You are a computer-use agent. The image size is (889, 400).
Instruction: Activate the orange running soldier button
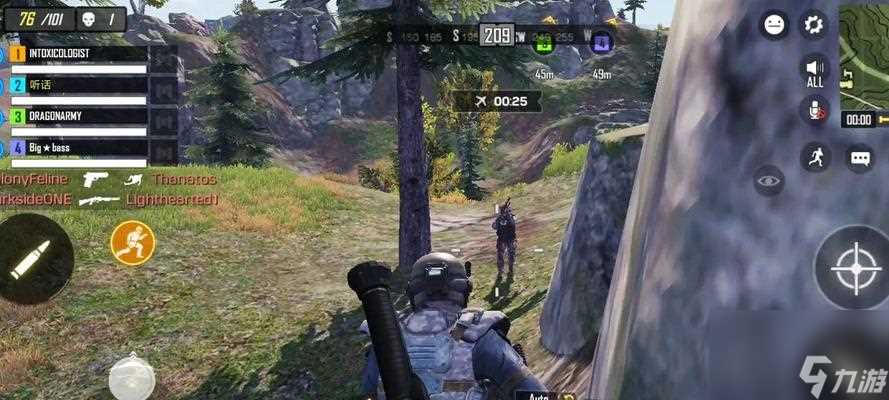click(132, 243)
